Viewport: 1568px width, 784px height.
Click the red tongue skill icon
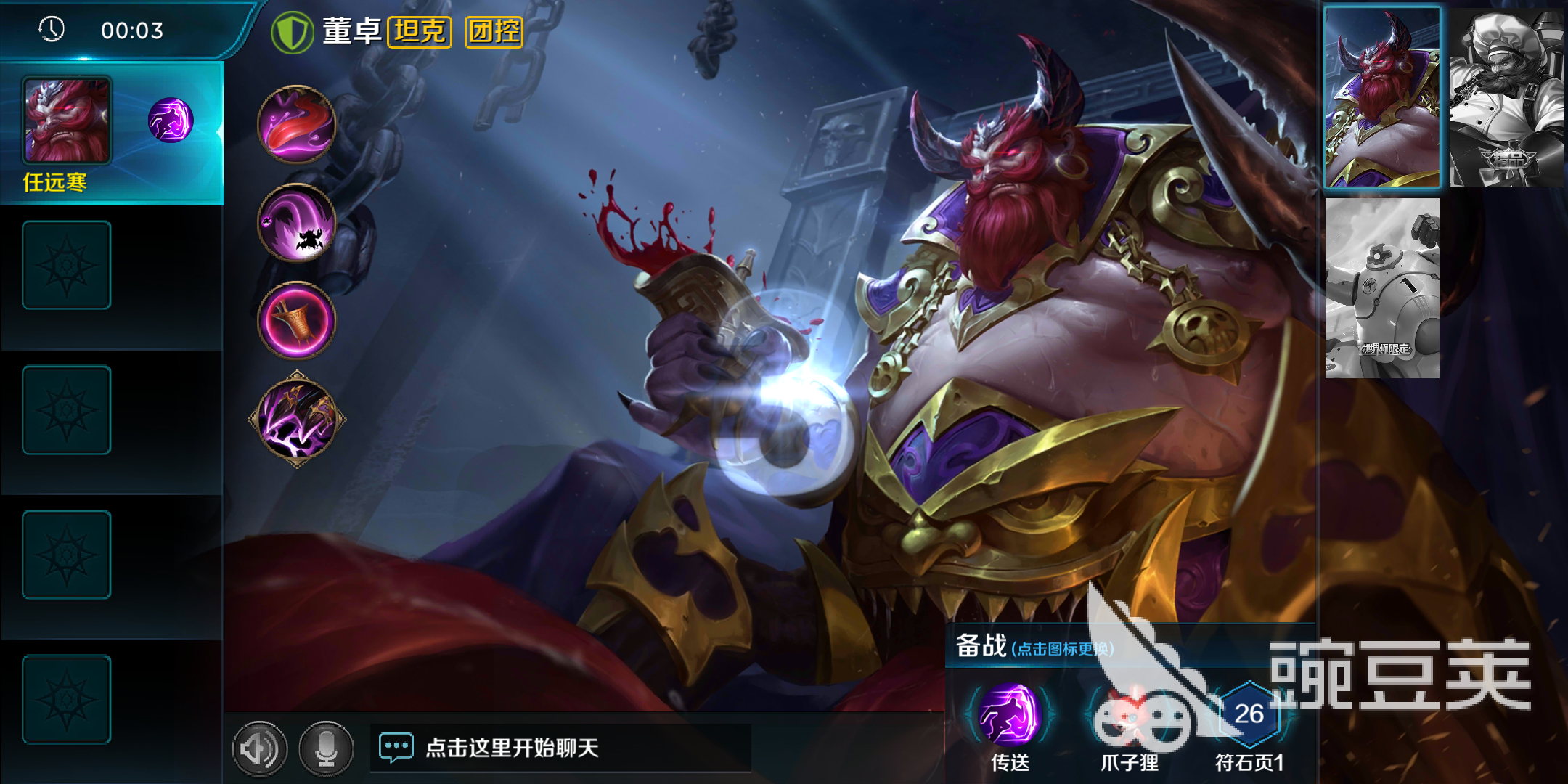coord(297,124)
